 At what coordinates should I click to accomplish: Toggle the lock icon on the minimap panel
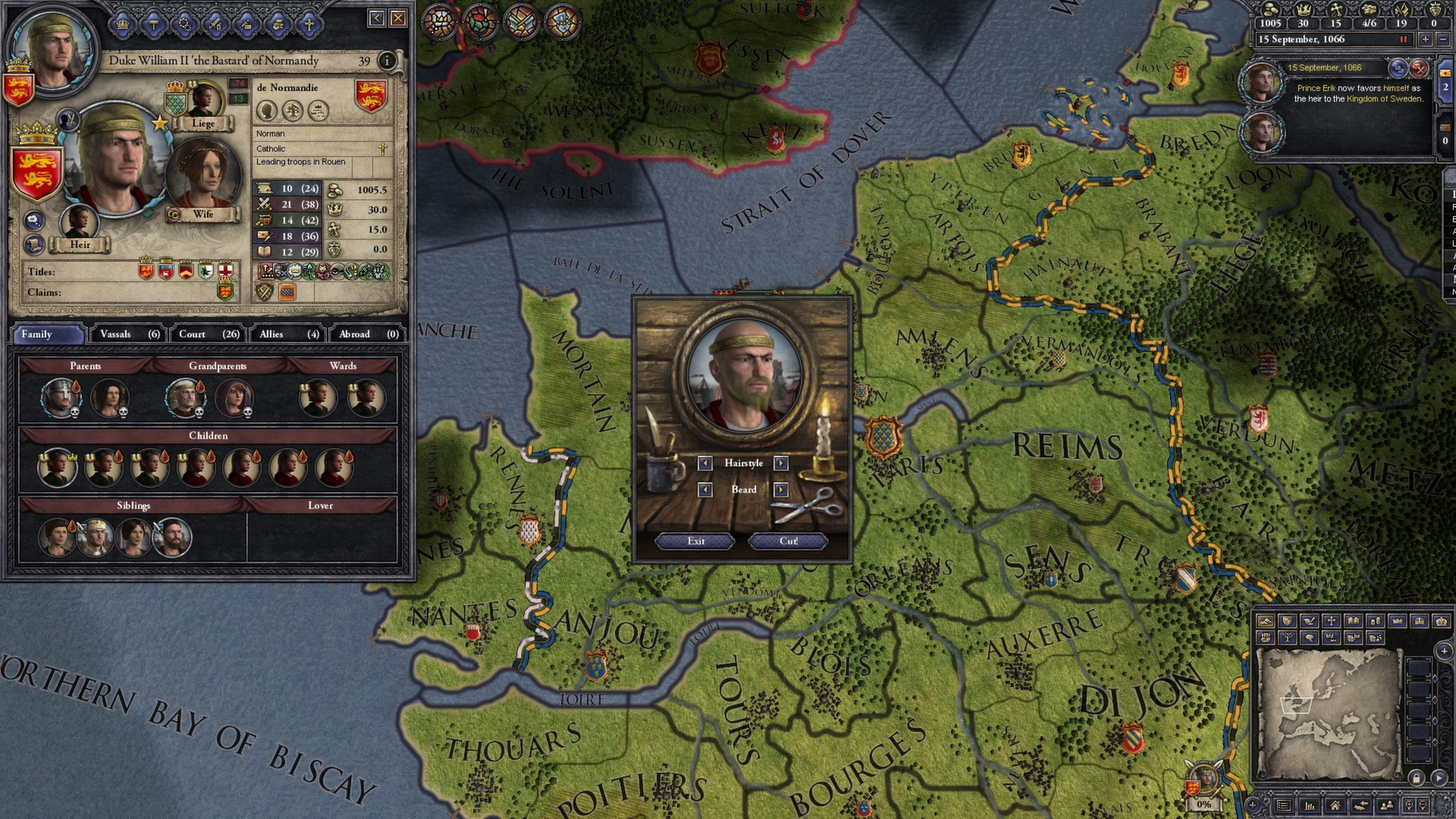click(1417, 778)
